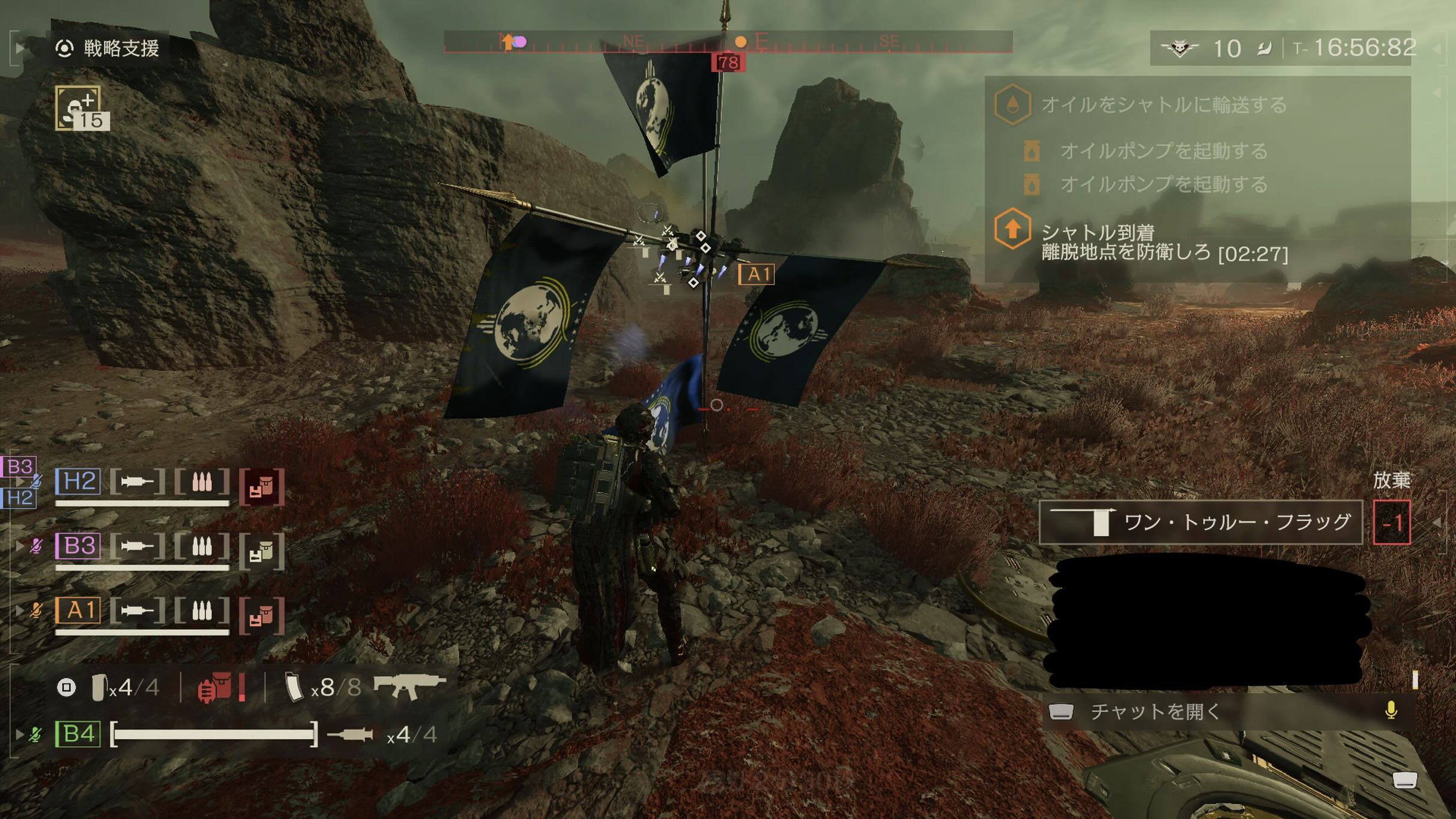Image resolution: width=1456 pixels, height=819 pixels.
Task: Select squad member B3 tag
Action: click(79, 546)
